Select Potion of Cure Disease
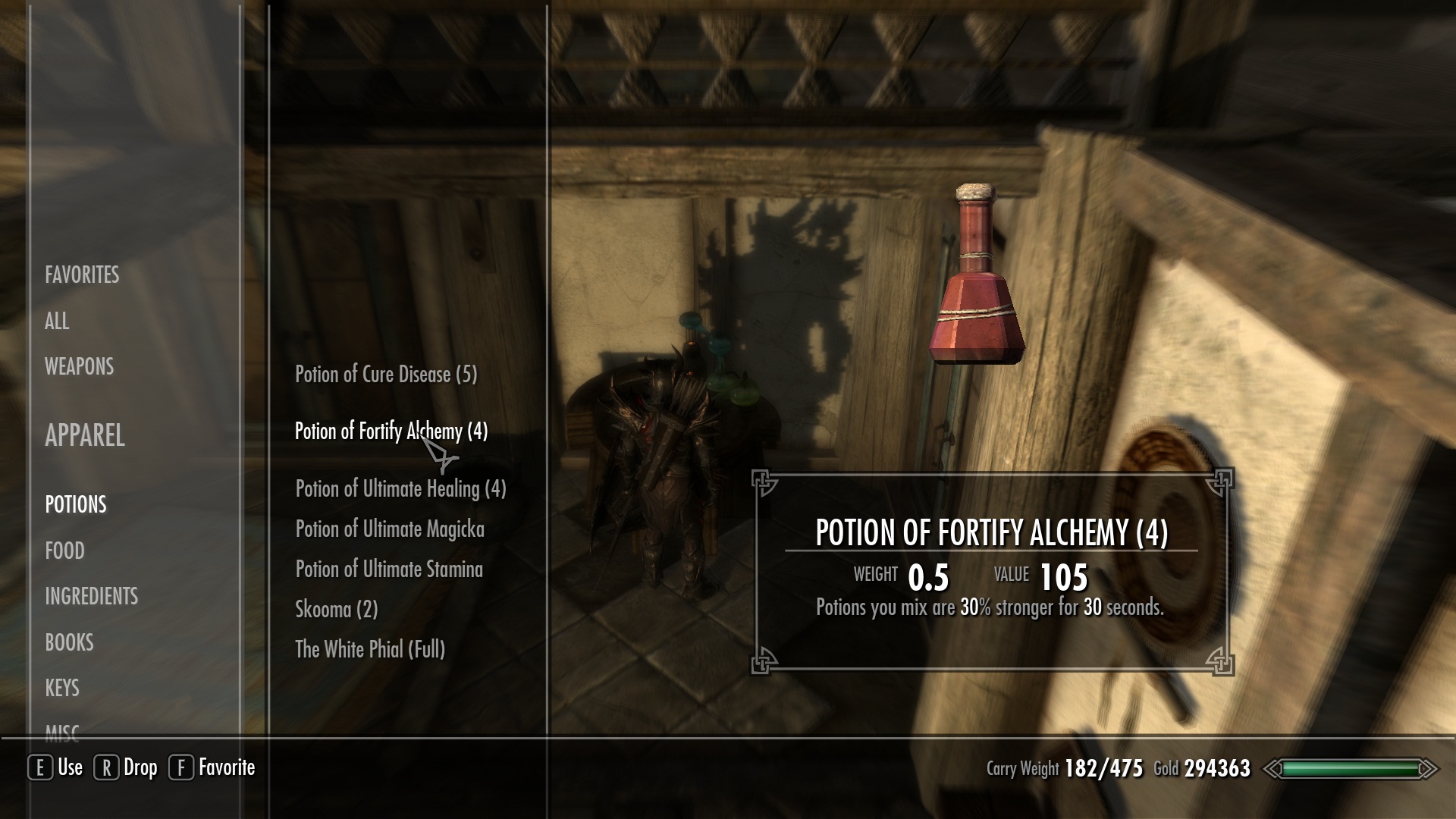The image size is (1456, 819). [386, 374]
